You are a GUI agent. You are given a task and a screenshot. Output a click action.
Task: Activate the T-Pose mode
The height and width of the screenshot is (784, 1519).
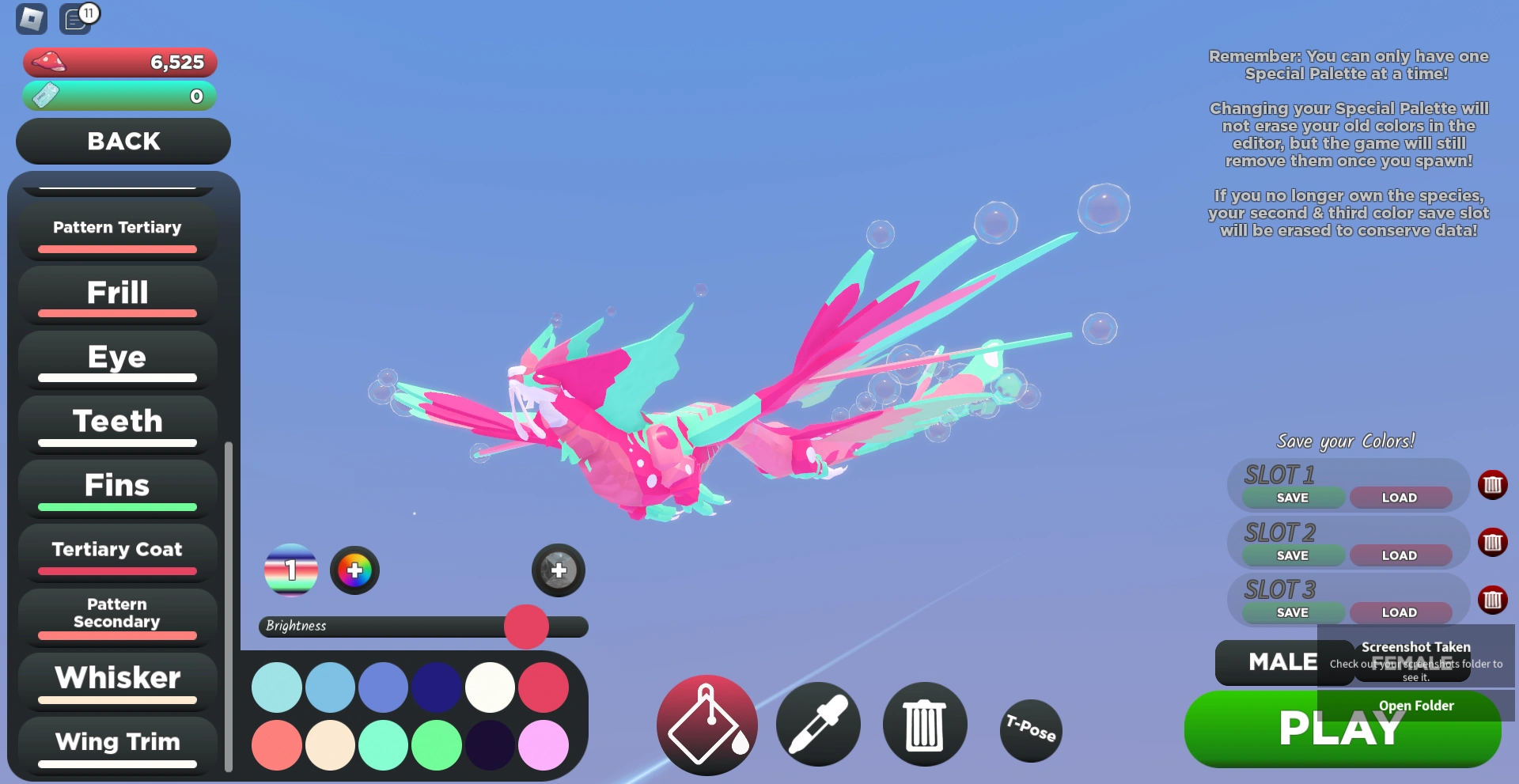(x=1030, y=730)
